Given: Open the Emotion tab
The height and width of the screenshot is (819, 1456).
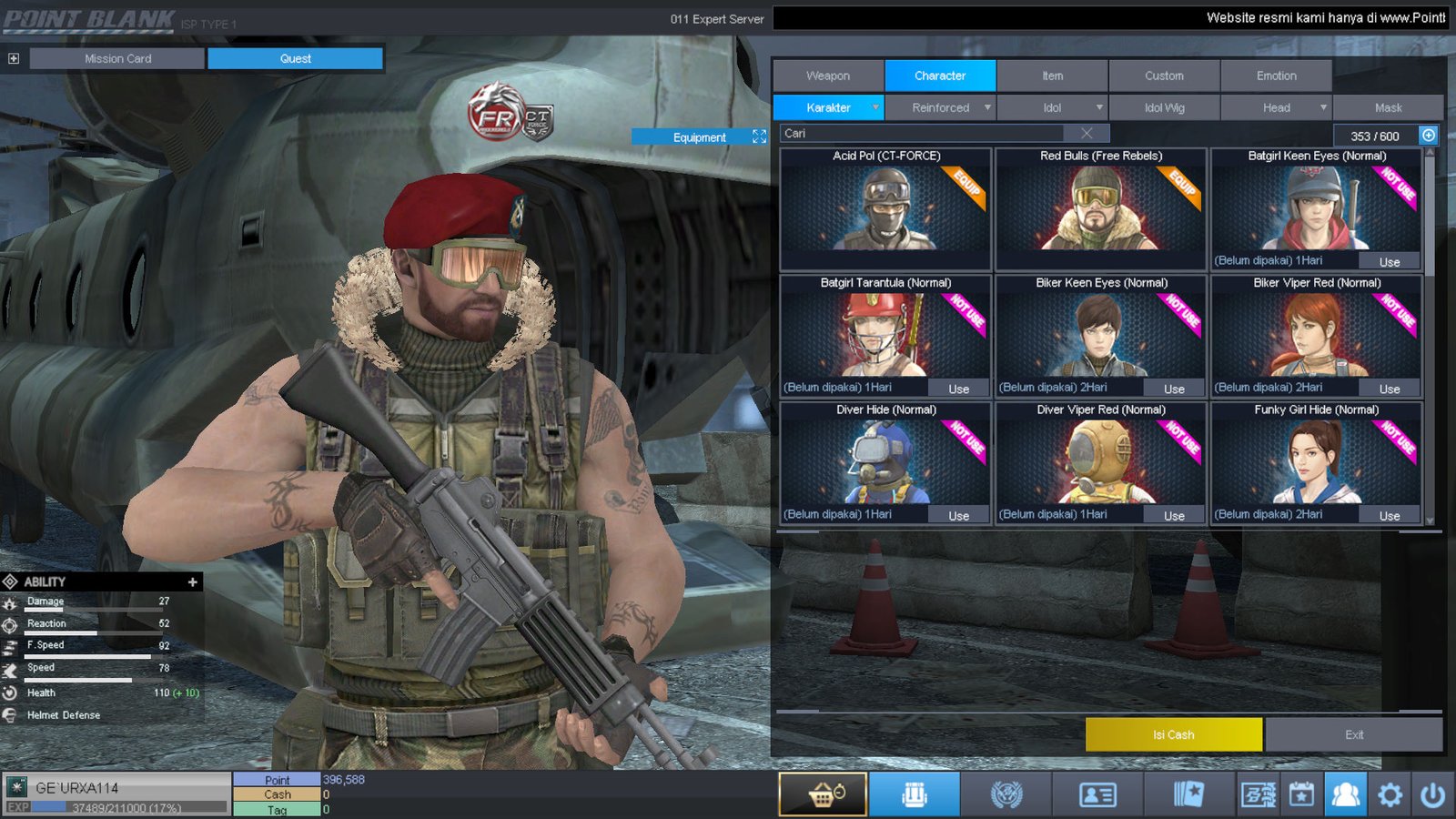Looking at the screenshot, I should coord(1276,76).
